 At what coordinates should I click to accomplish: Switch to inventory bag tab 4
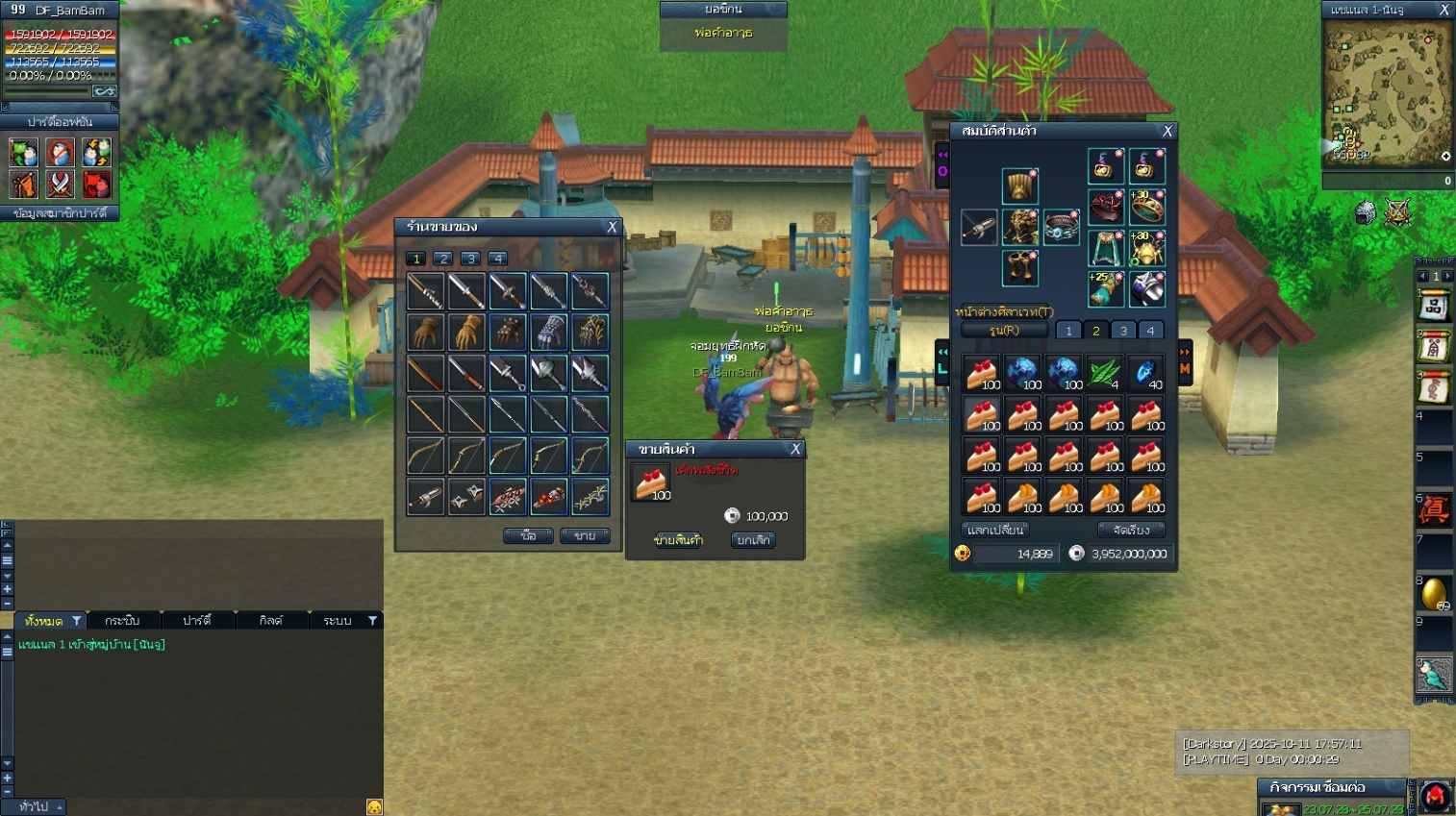point(1150,331)
